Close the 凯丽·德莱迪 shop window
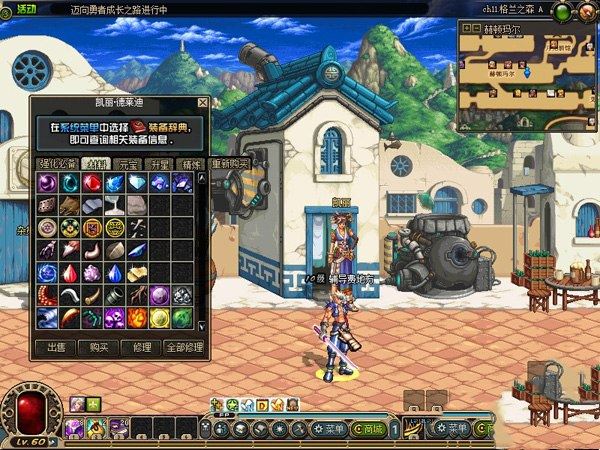 coord(203,102)
